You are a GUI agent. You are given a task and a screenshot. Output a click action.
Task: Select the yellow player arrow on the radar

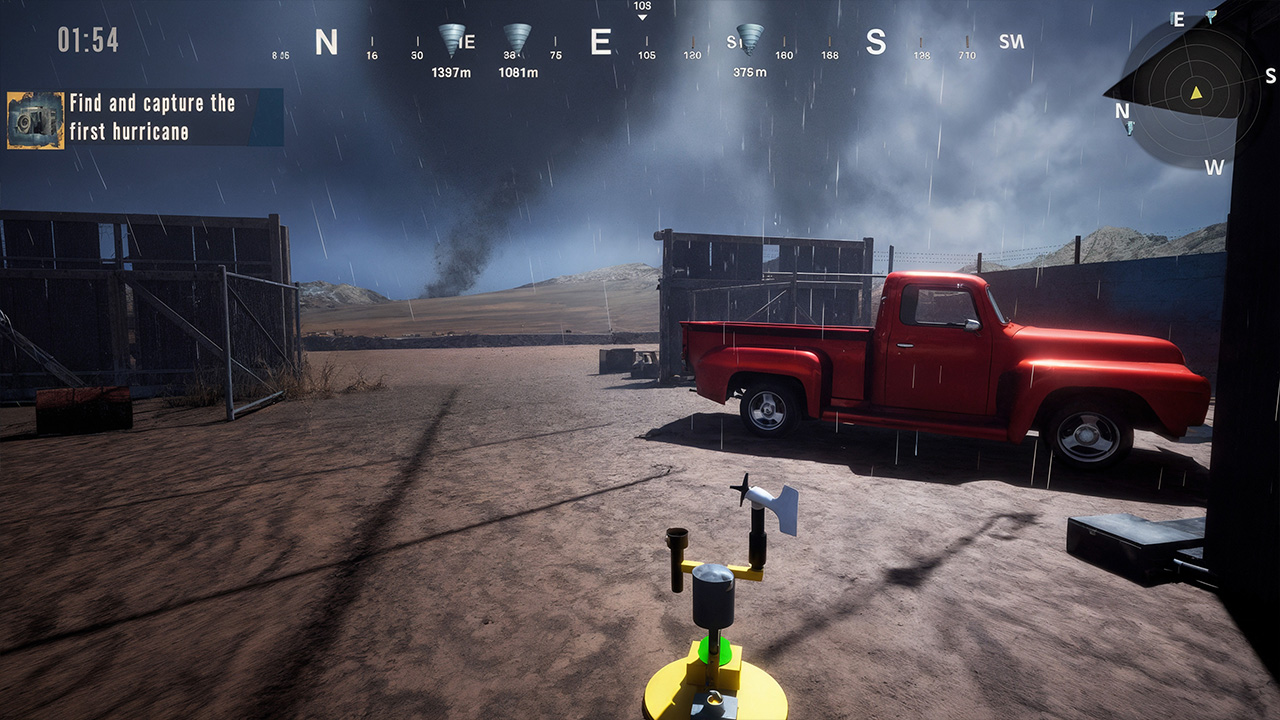tap(1196, 93)
